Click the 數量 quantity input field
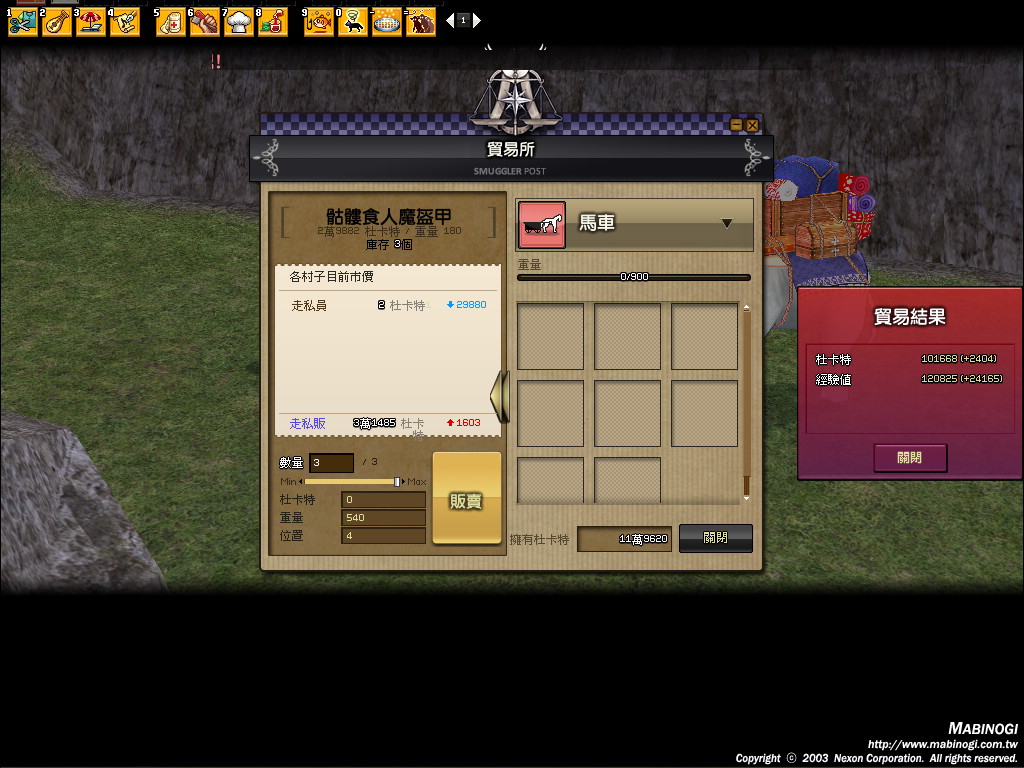The height and width of the screenshot is (768, 1024). pyautogui.click(x=331, y=462)
